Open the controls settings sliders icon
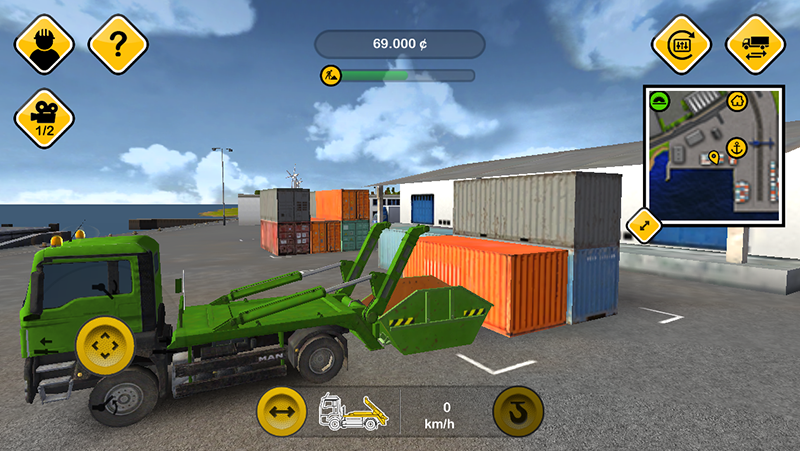Screen dimensions: 800x451 pyautogui.click(x=682, y=43)
